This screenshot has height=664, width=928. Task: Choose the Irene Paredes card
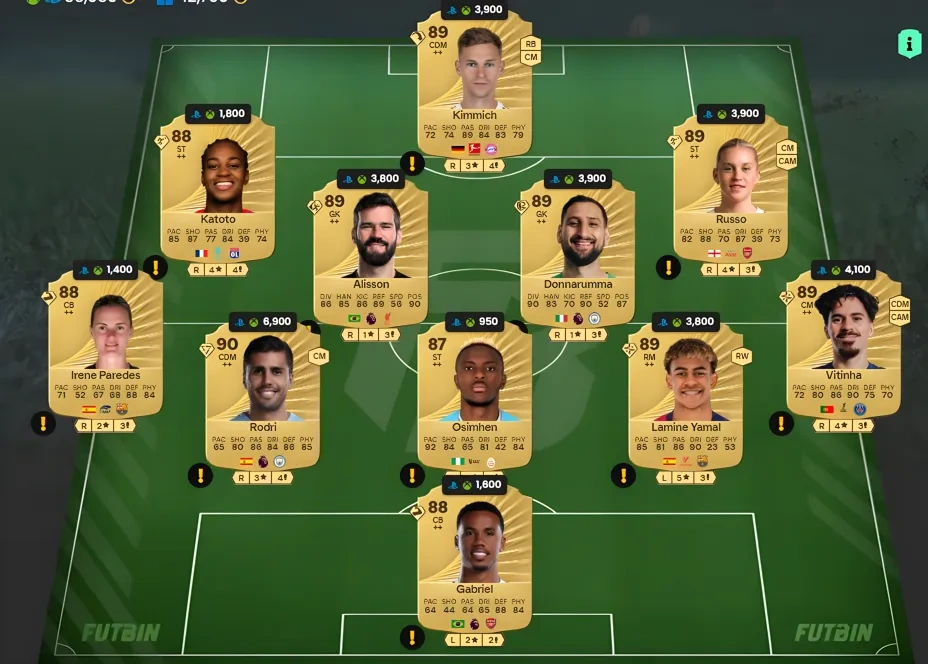(105, 340)
